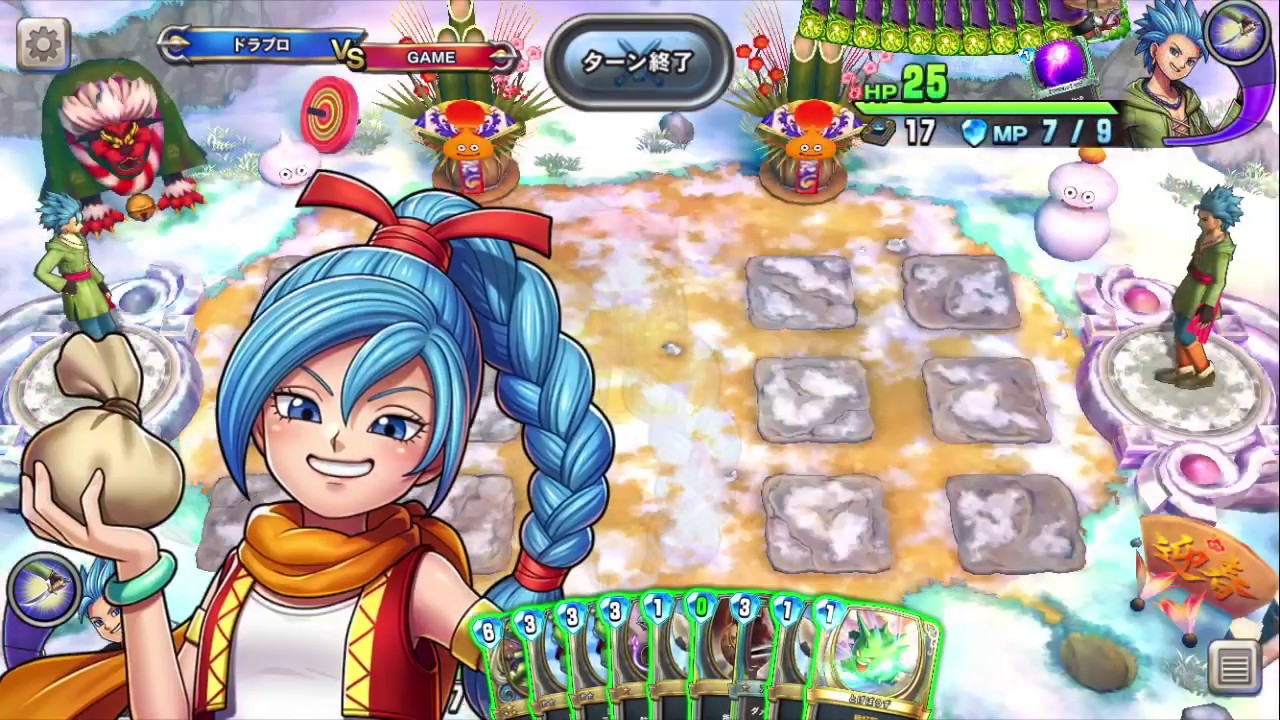
Task: Open the list menu button
Action: pos(1235,667)
